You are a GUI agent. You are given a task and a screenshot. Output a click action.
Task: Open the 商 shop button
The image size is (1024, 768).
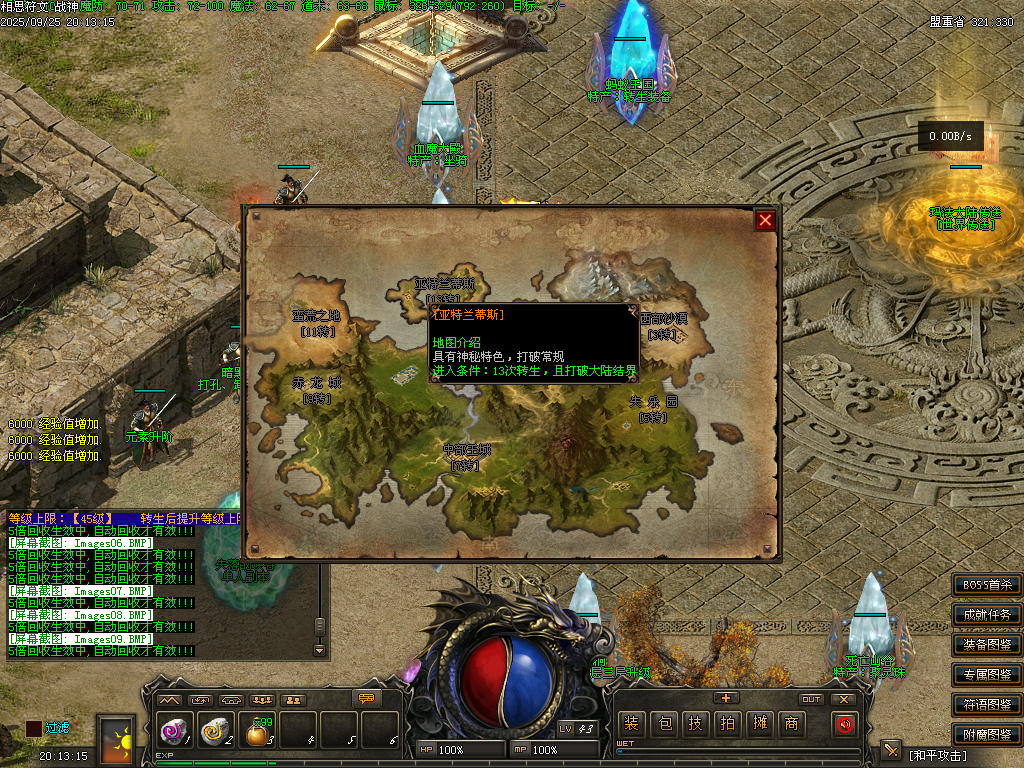pyautogui.click(x=791, y=724)
